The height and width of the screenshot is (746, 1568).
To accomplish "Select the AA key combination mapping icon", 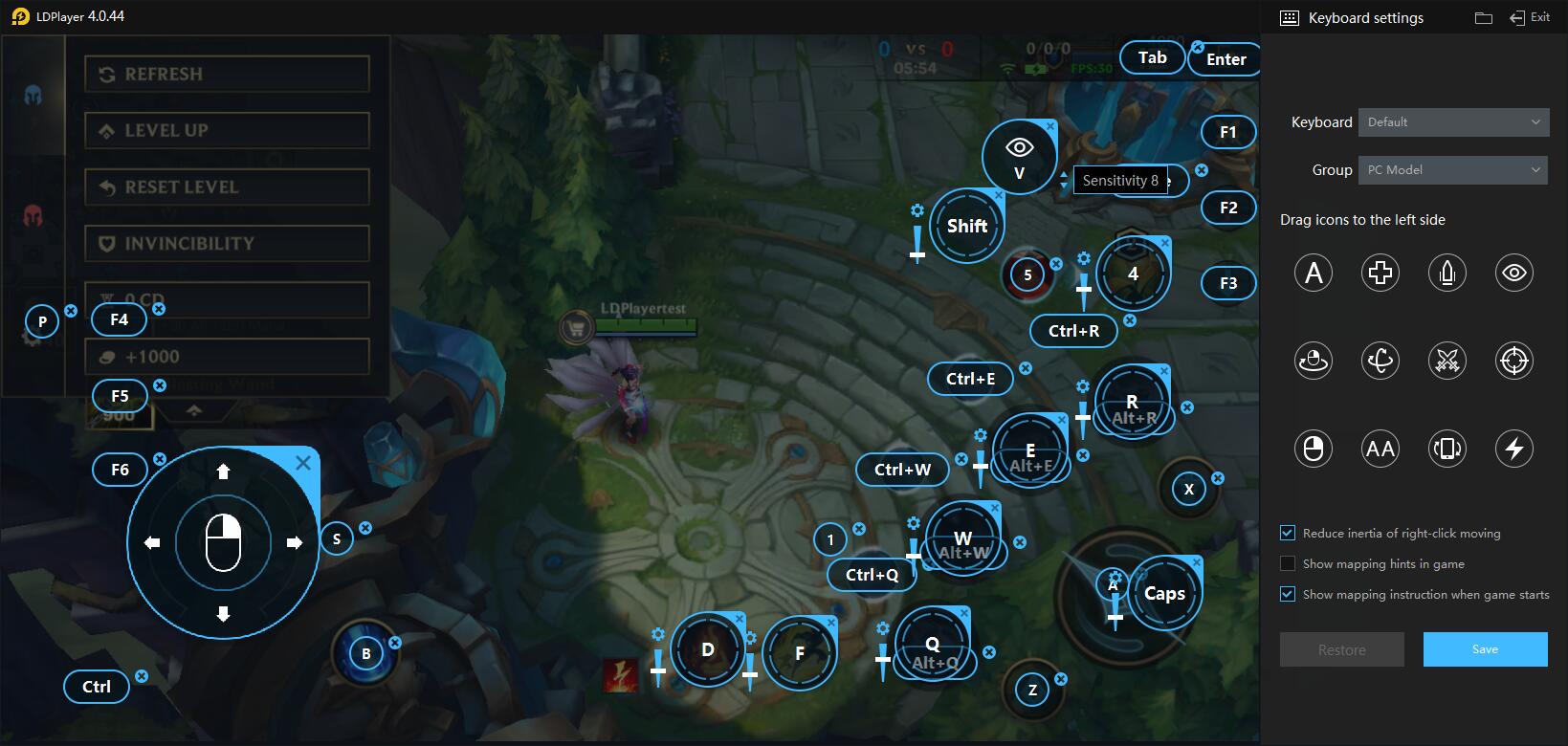I will click(x=1380, y=448).
